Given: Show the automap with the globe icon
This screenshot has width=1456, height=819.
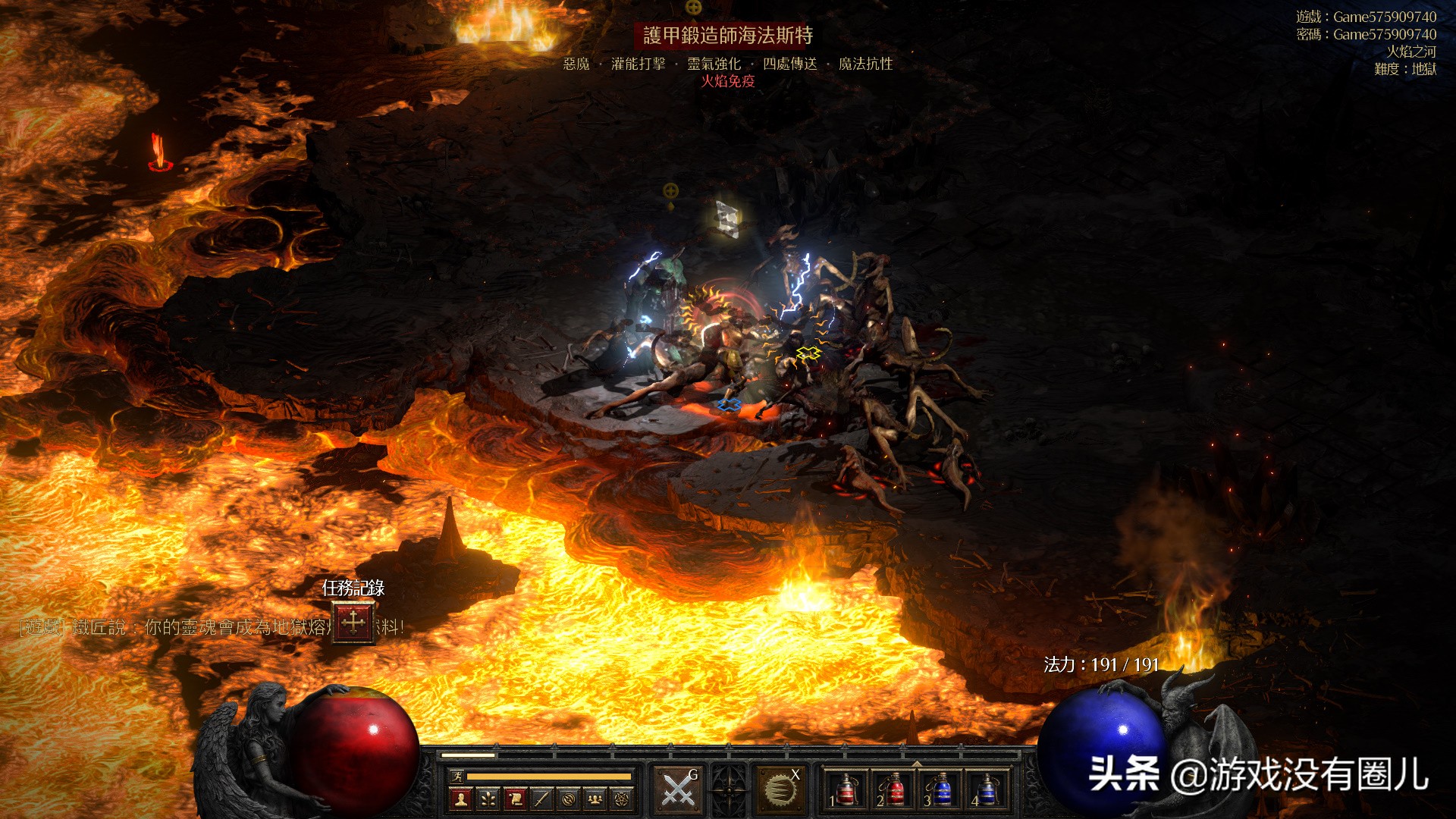Looking at the screenshot, I should [569, 798].
